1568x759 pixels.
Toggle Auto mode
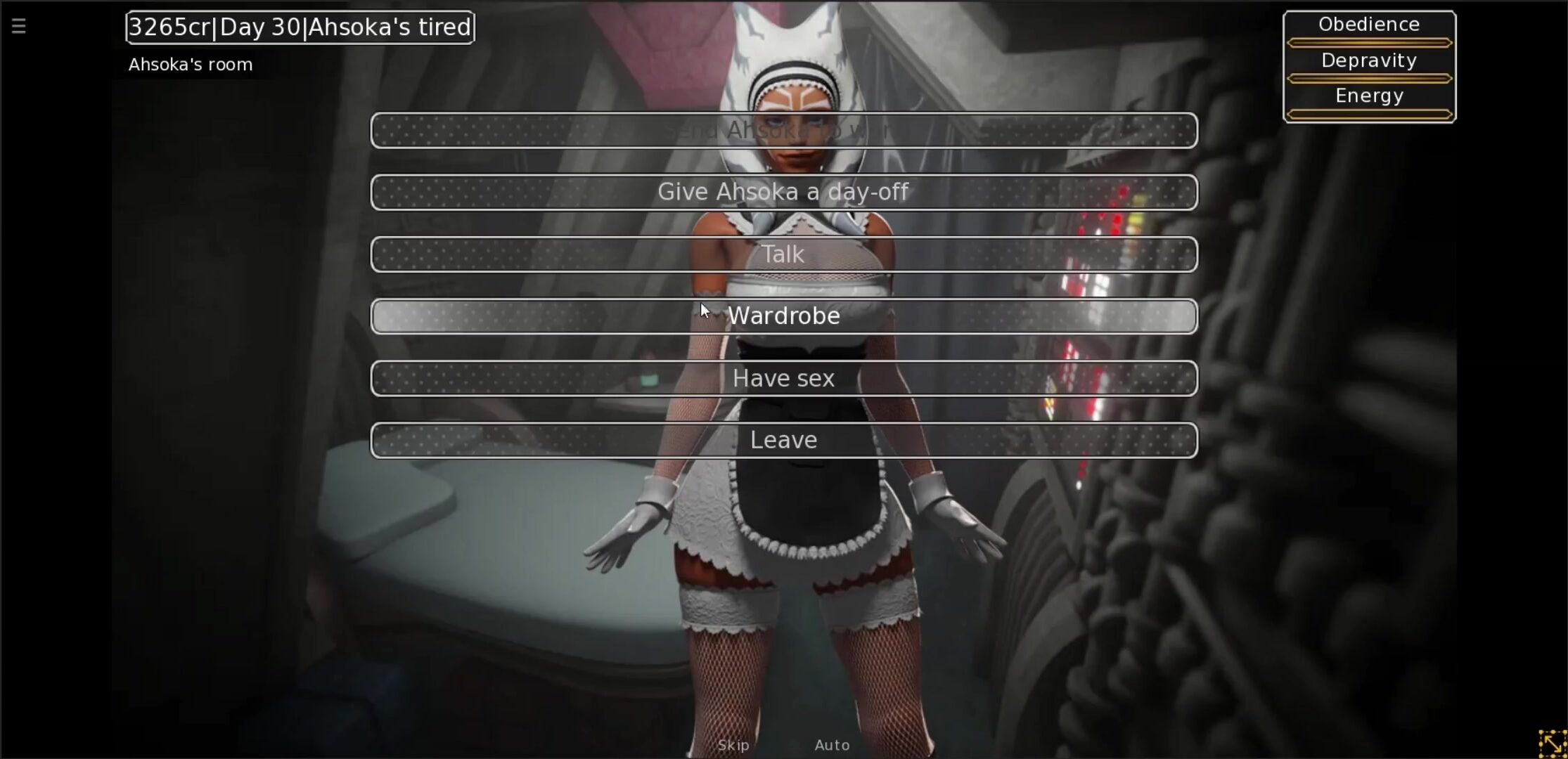pos(832,745)
